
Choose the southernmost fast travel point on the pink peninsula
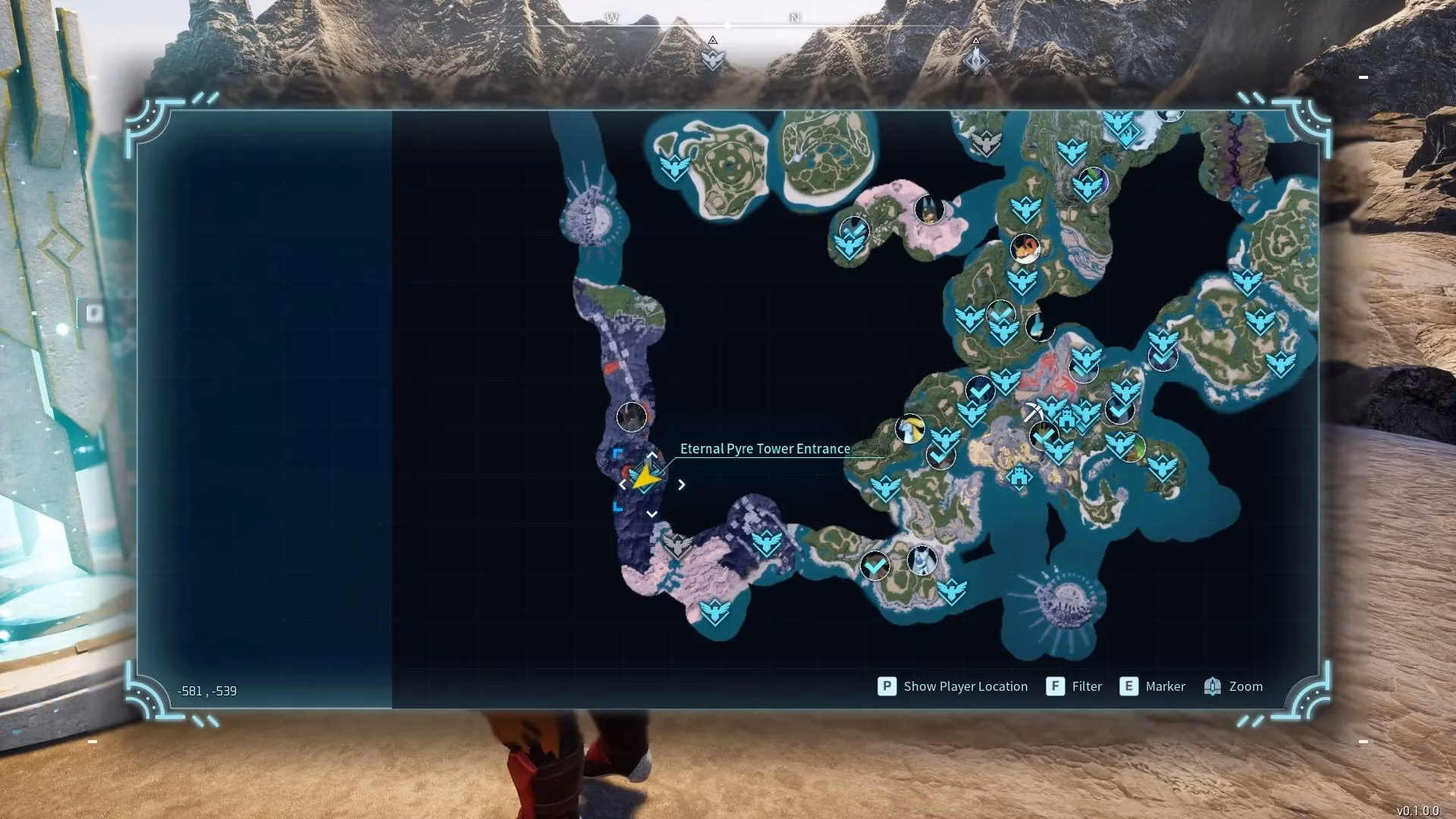(x=714, y=612)
